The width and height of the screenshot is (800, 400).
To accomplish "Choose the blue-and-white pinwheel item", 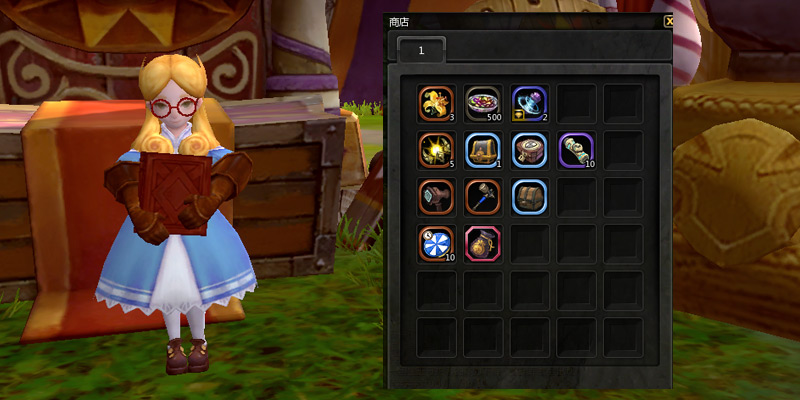I will point(437,243).
